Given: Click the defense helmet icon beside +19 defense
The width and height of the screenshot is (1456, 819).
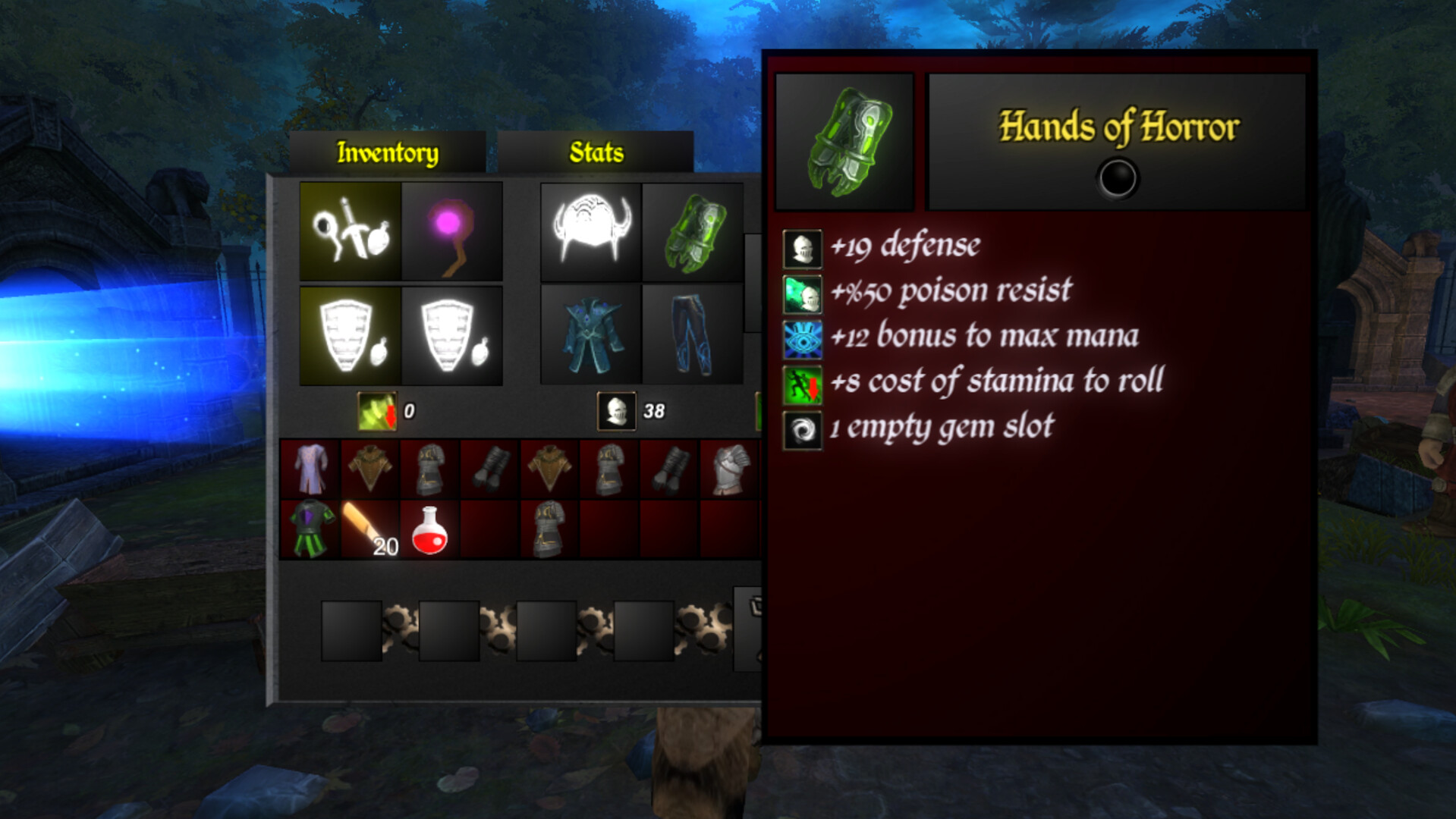Looking at the screenshot, I should click(802, 249).
